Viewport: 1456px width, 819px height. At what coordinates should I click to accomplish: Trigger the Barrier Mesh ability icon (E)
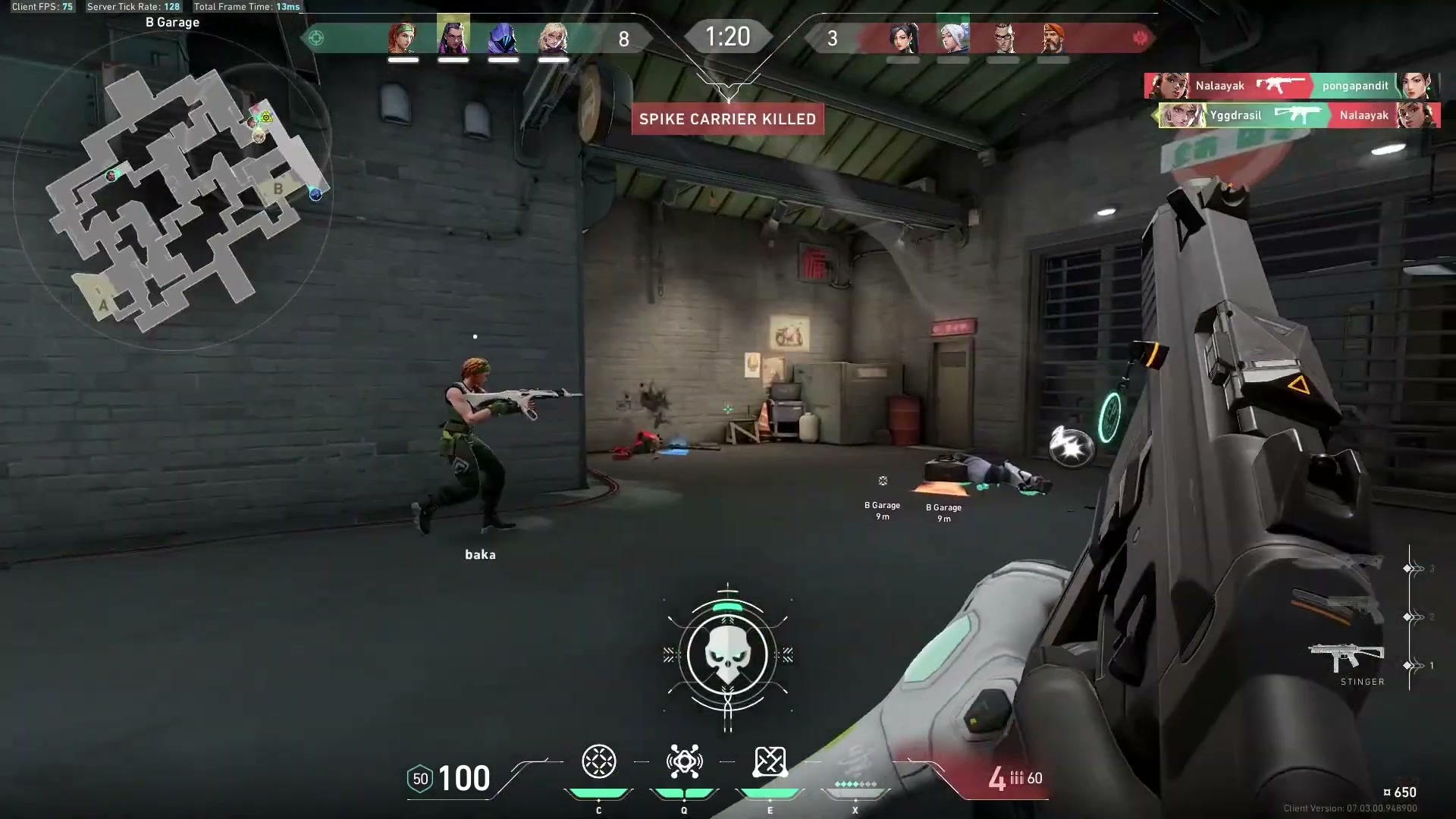click(x=770, y=762)
